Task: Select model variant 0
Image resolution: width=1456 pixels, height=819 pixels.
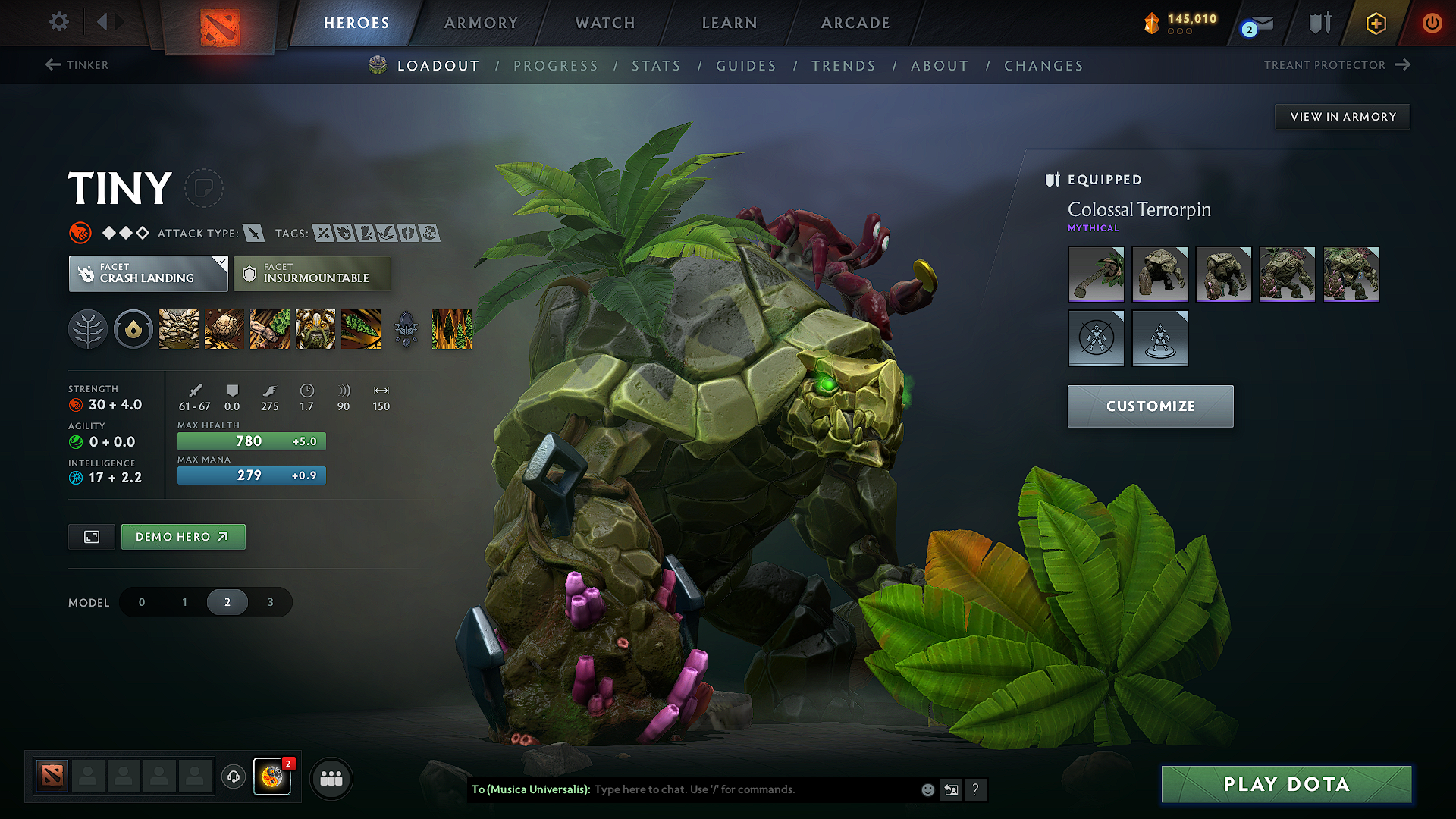Action: pyautogui.click(x=141, y=601)
